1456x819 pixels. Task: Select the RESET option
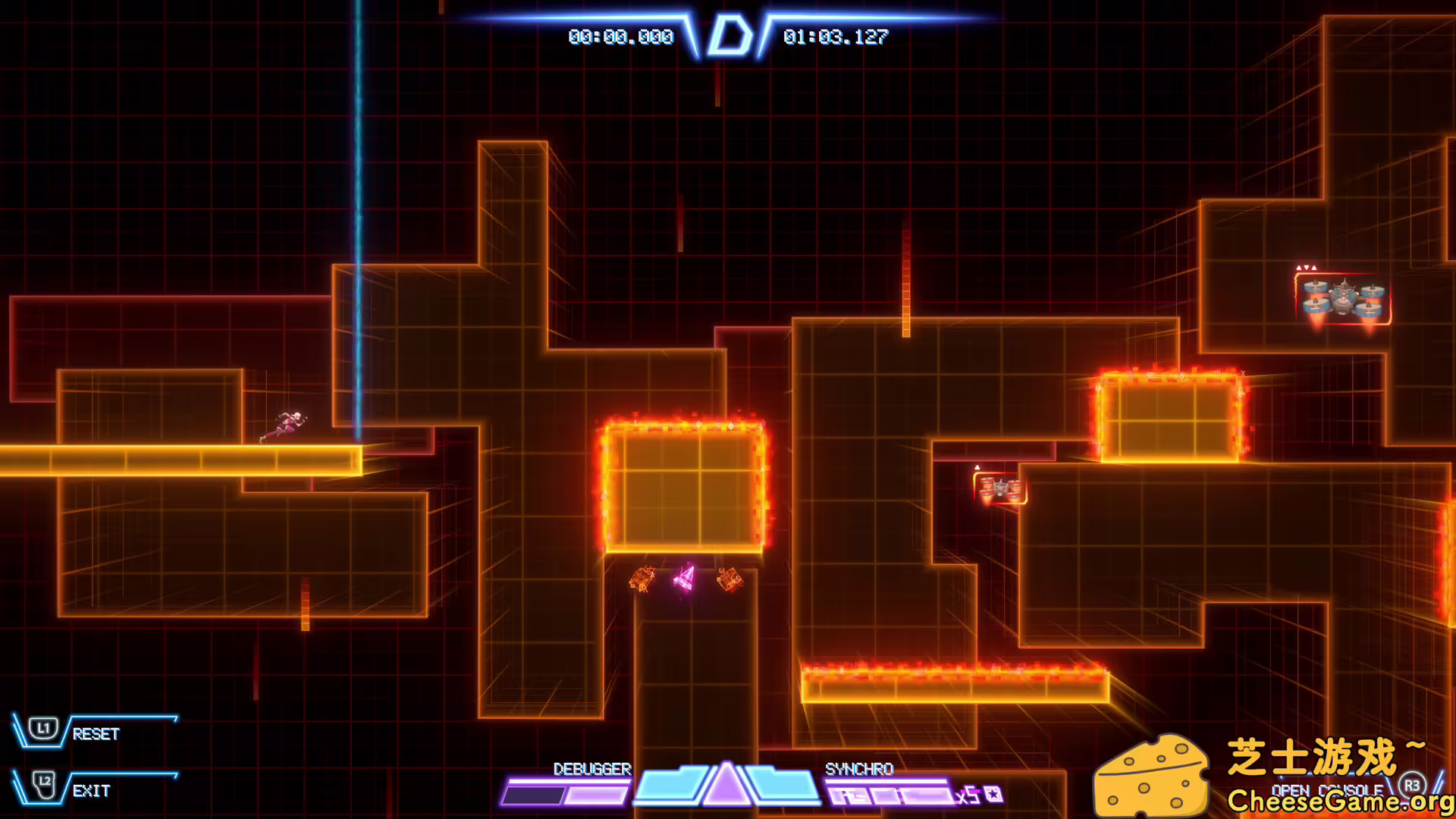pos(96,733)
